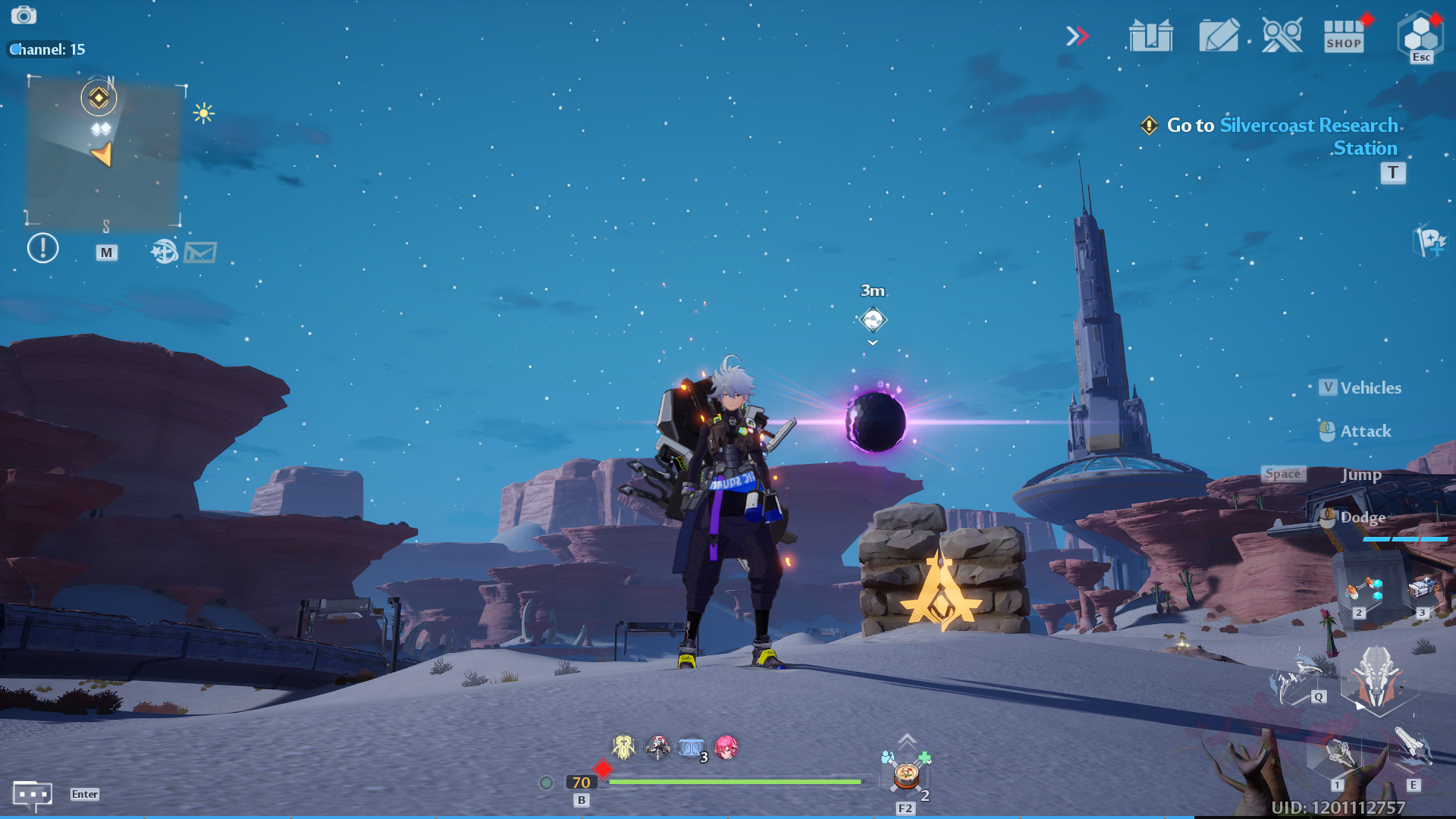Click the sun time-of-day icon
This screenshot has width=1456, height=819.
click(x=203, y=114)
